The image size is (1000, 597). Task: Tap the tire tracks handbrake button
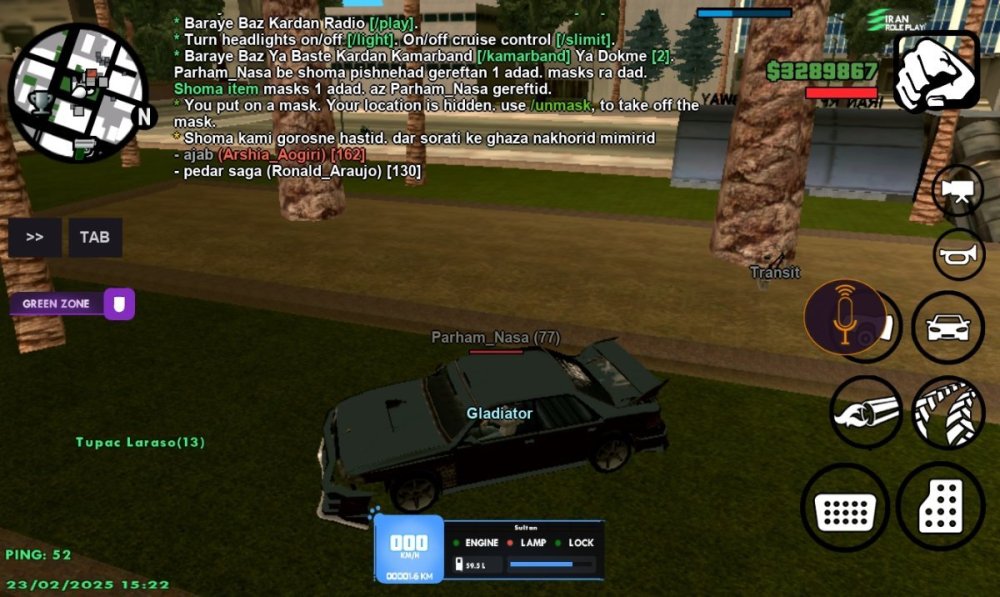tap(947, 412)
